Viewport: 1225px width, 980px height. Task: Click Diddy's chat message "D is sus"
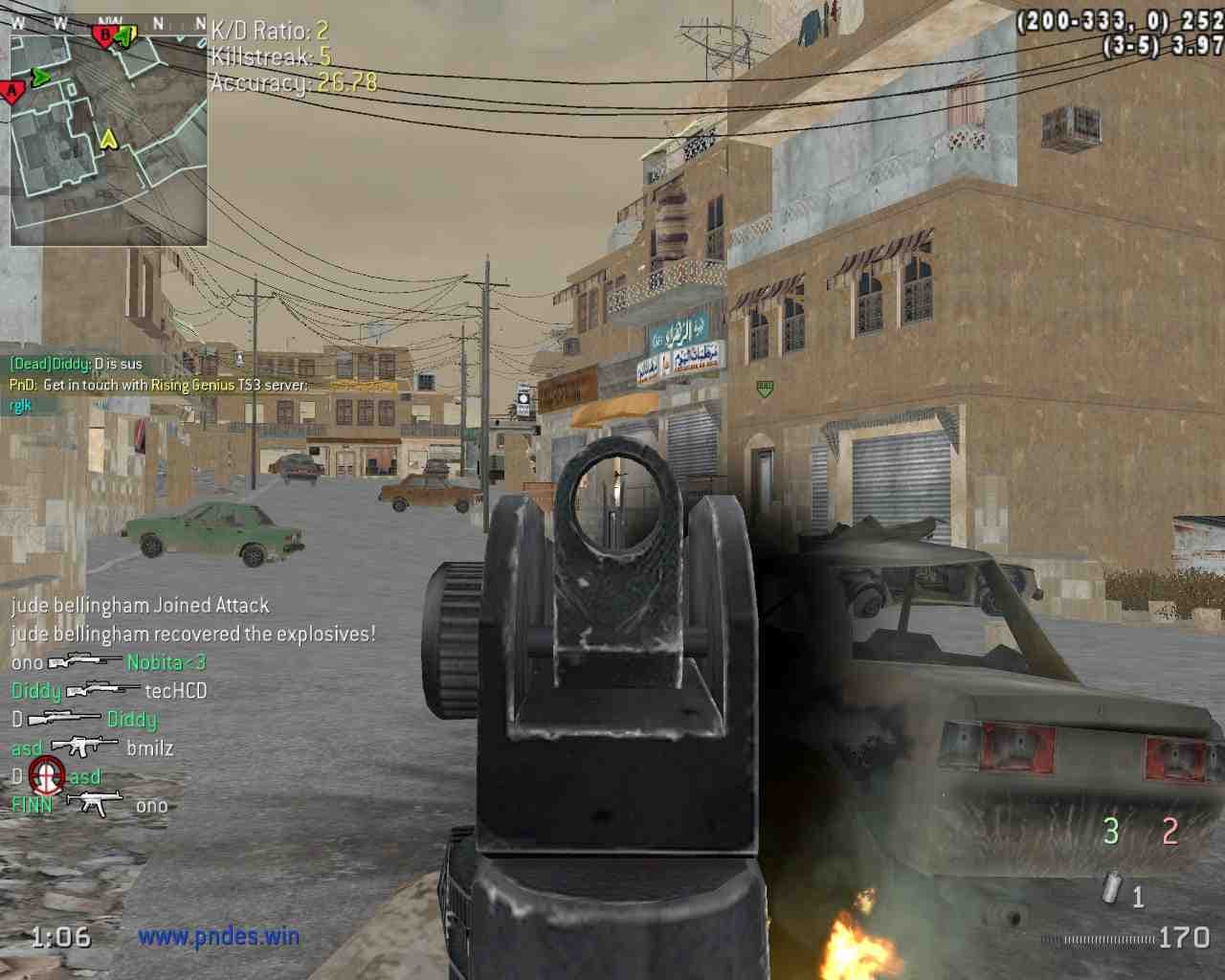point(76,365)
